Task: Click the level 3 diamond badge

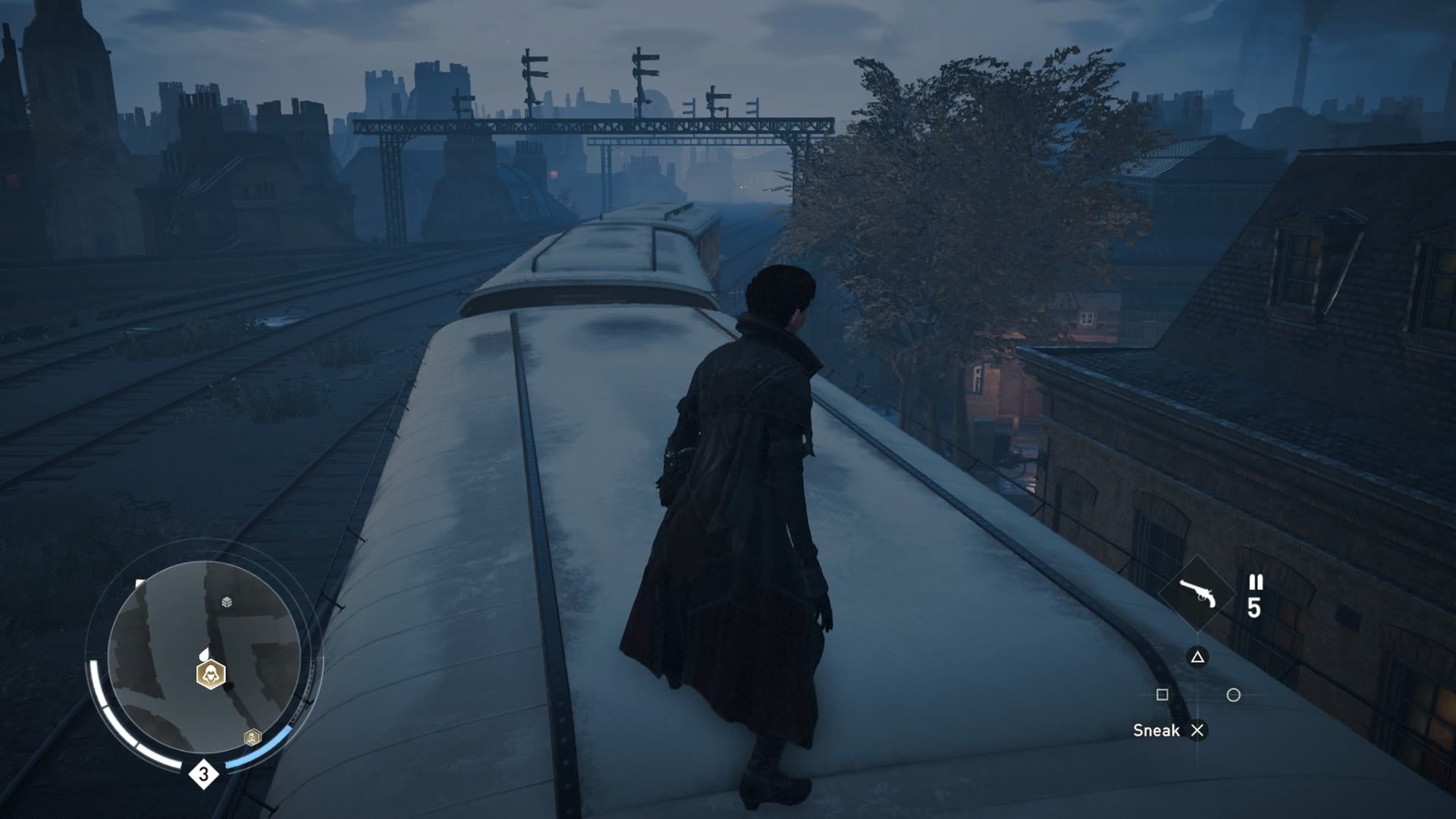Action: pyautogui.click(x=203, y=774)
